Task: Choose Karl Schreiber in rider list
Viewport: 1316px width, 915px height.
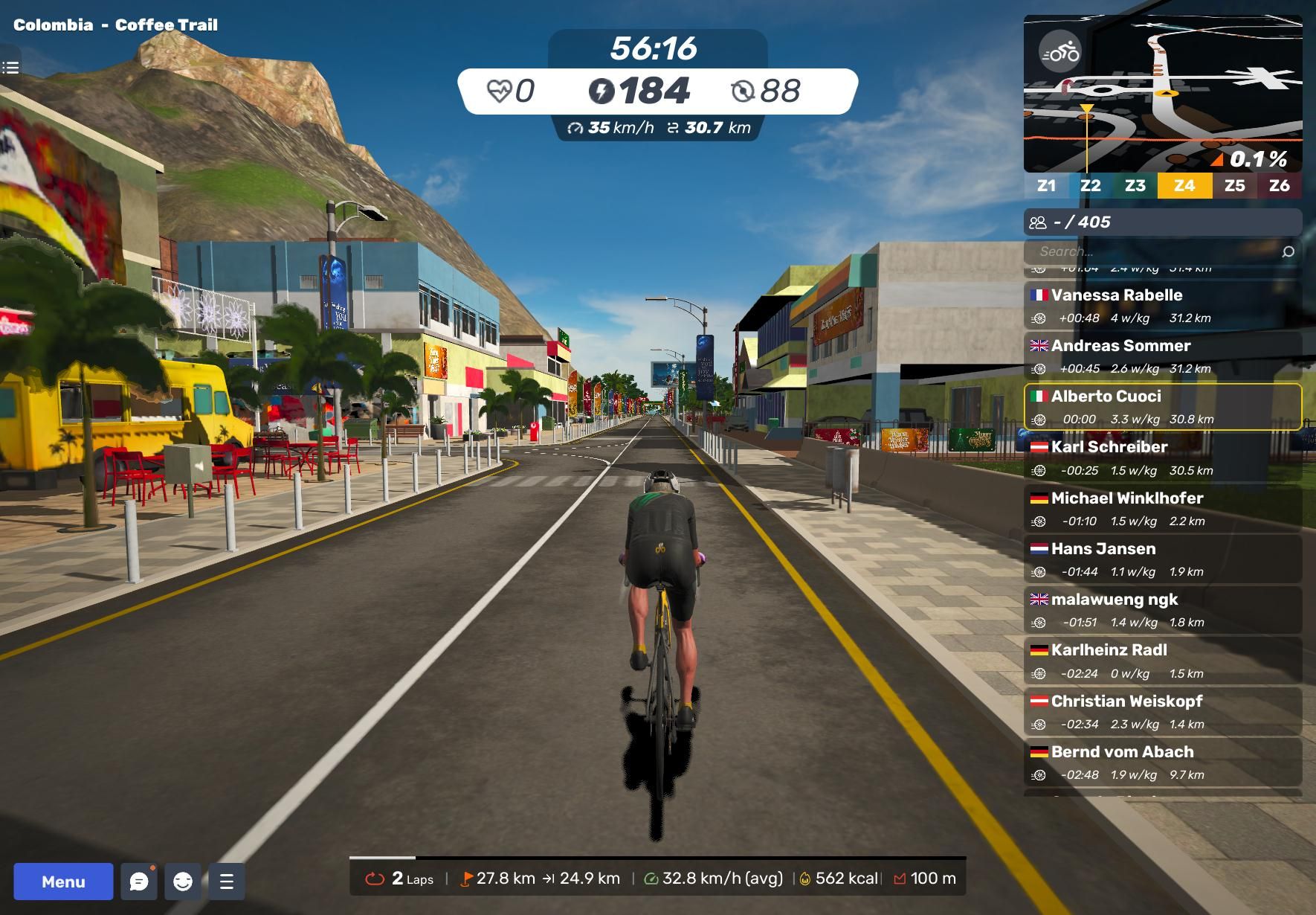Action: point(1162,457)
